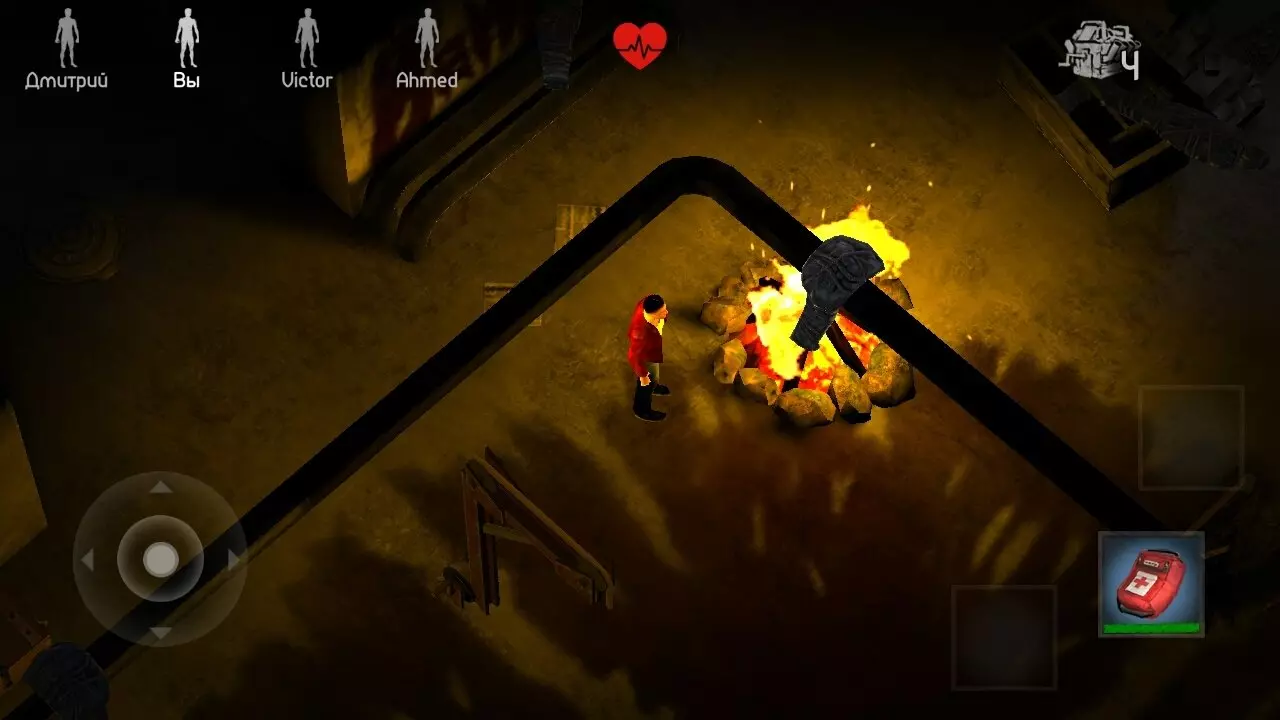Tap the virtual joystick center knob
The height and width of the screenshot is (720, 1280).
(160, 559)
